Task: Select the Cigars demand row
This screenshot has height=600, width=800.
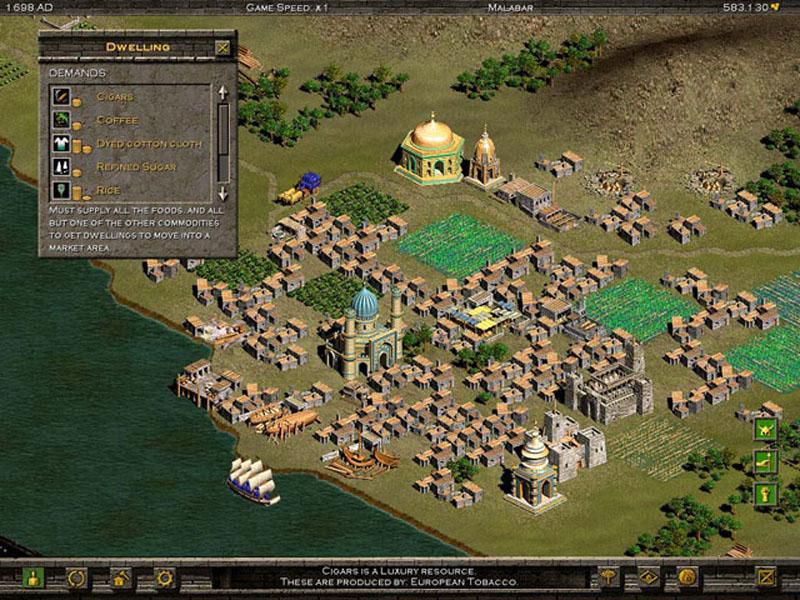Action: [x=114, y=97]
